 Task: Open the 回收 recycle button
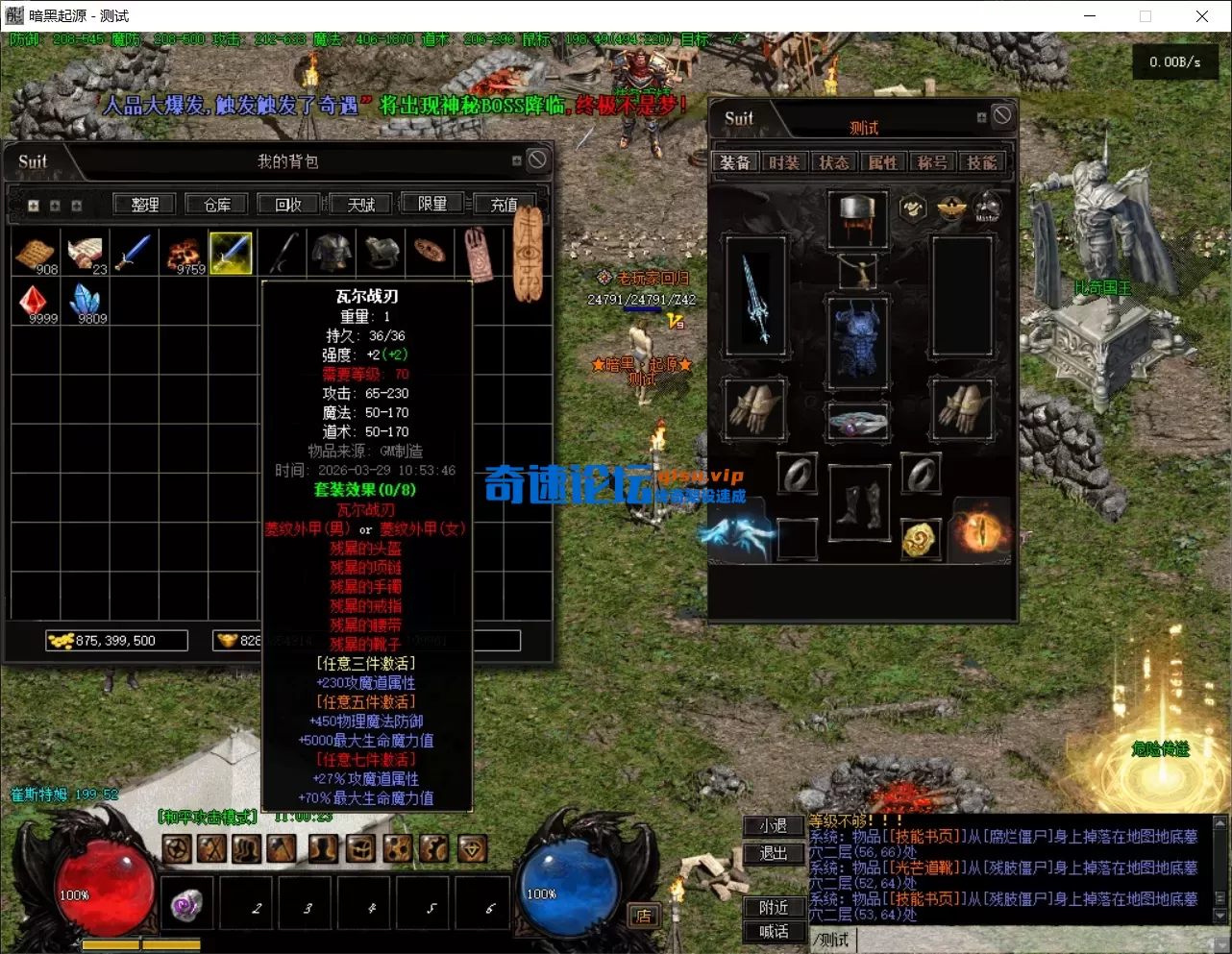click(288, 204)
